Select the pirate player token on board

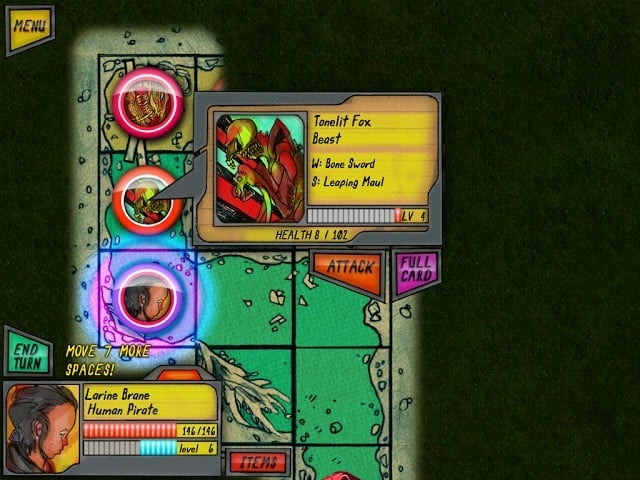click(x=147, y=293)
